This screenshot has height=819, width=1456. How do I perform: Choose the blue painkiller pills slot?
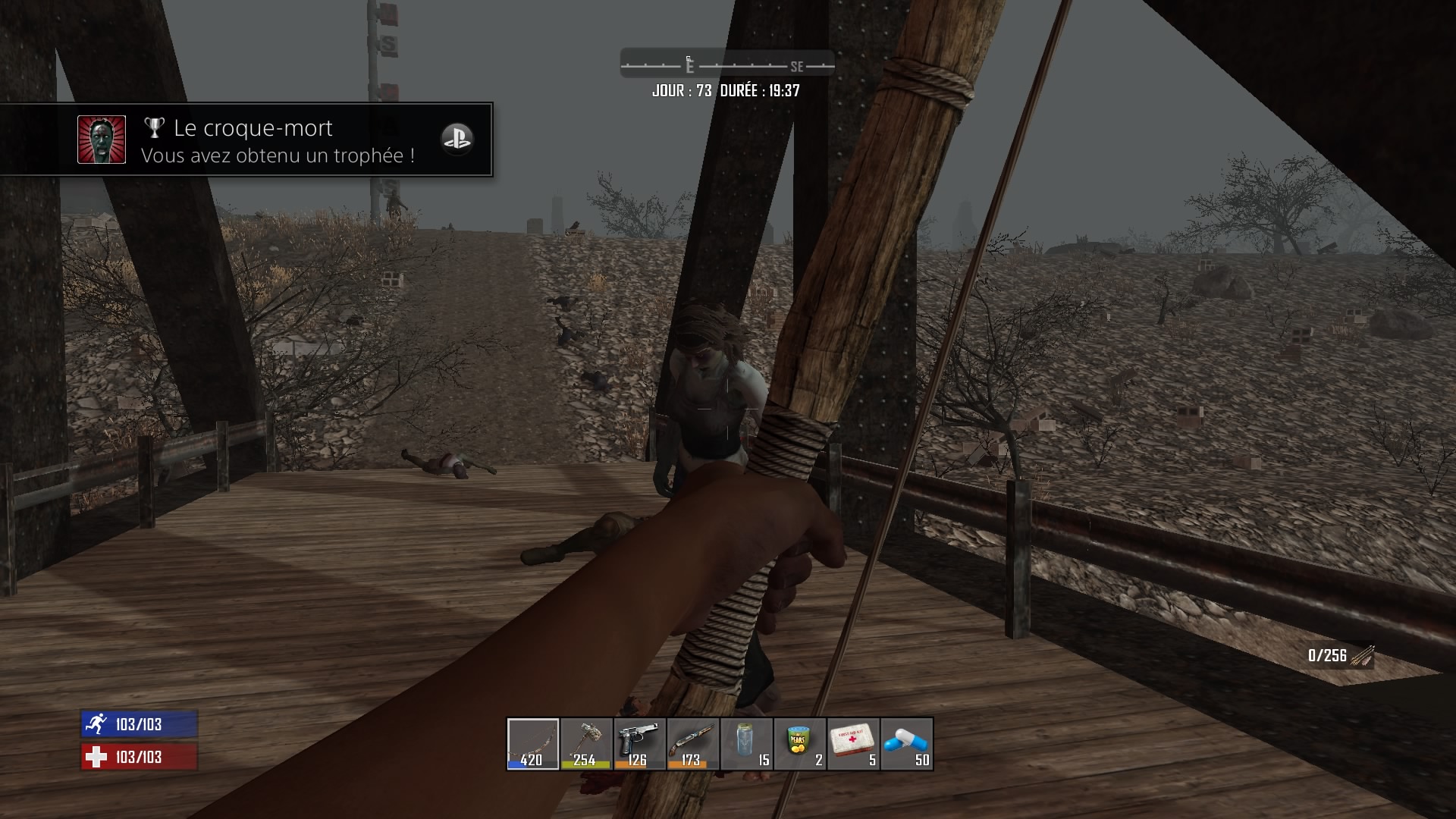[x=907, y=744]
